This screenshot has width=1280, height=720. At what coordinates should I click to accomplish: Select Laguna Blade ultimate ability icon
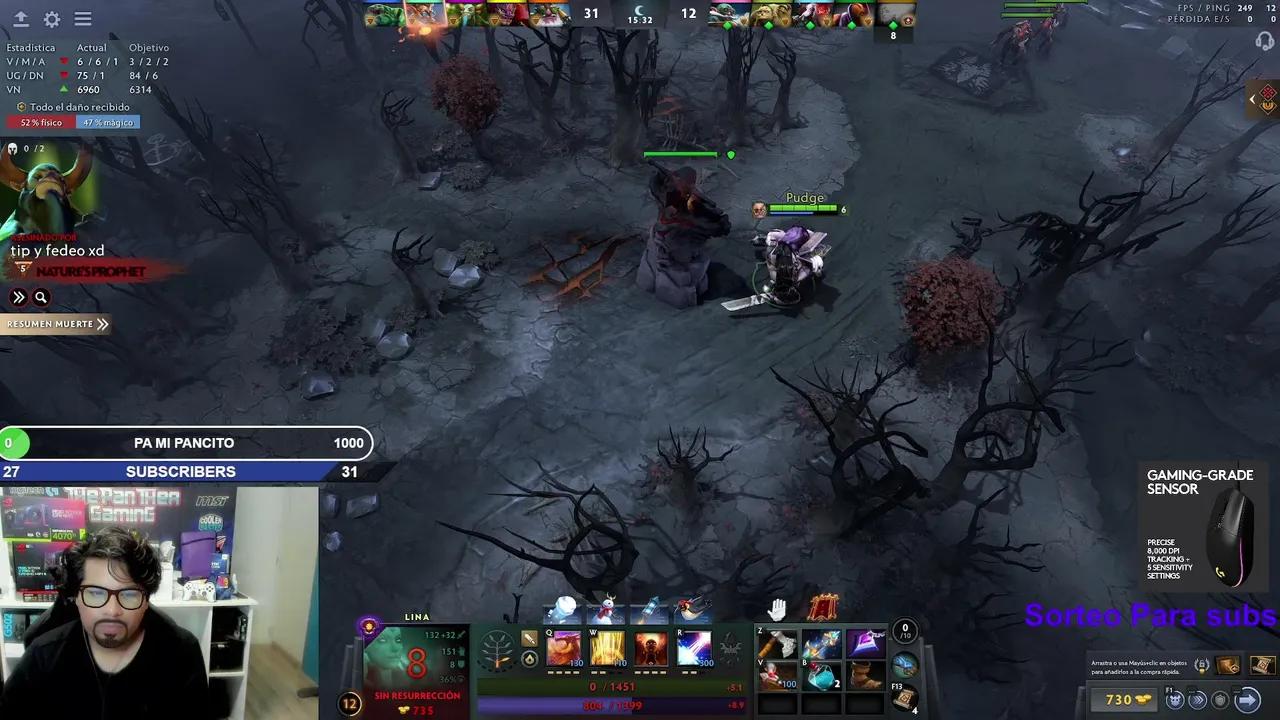click(694, 648)
